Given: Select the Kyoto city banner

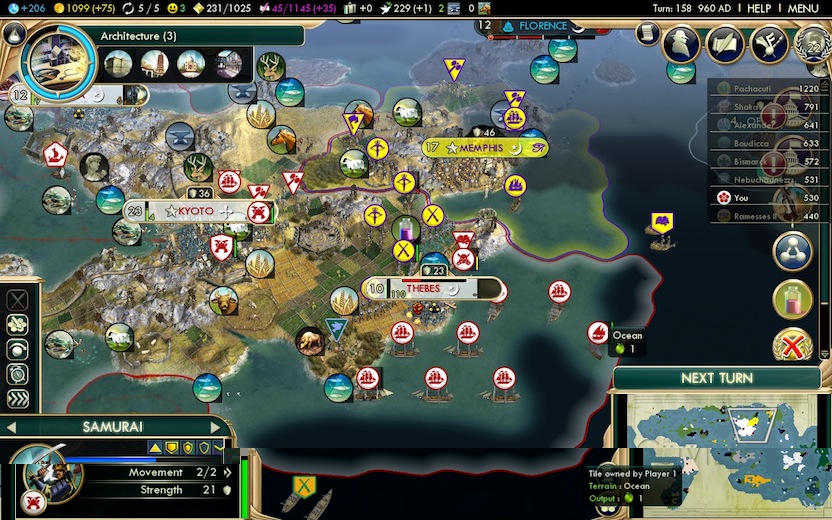Looking at the screenshot, I should tap(196, 211).
